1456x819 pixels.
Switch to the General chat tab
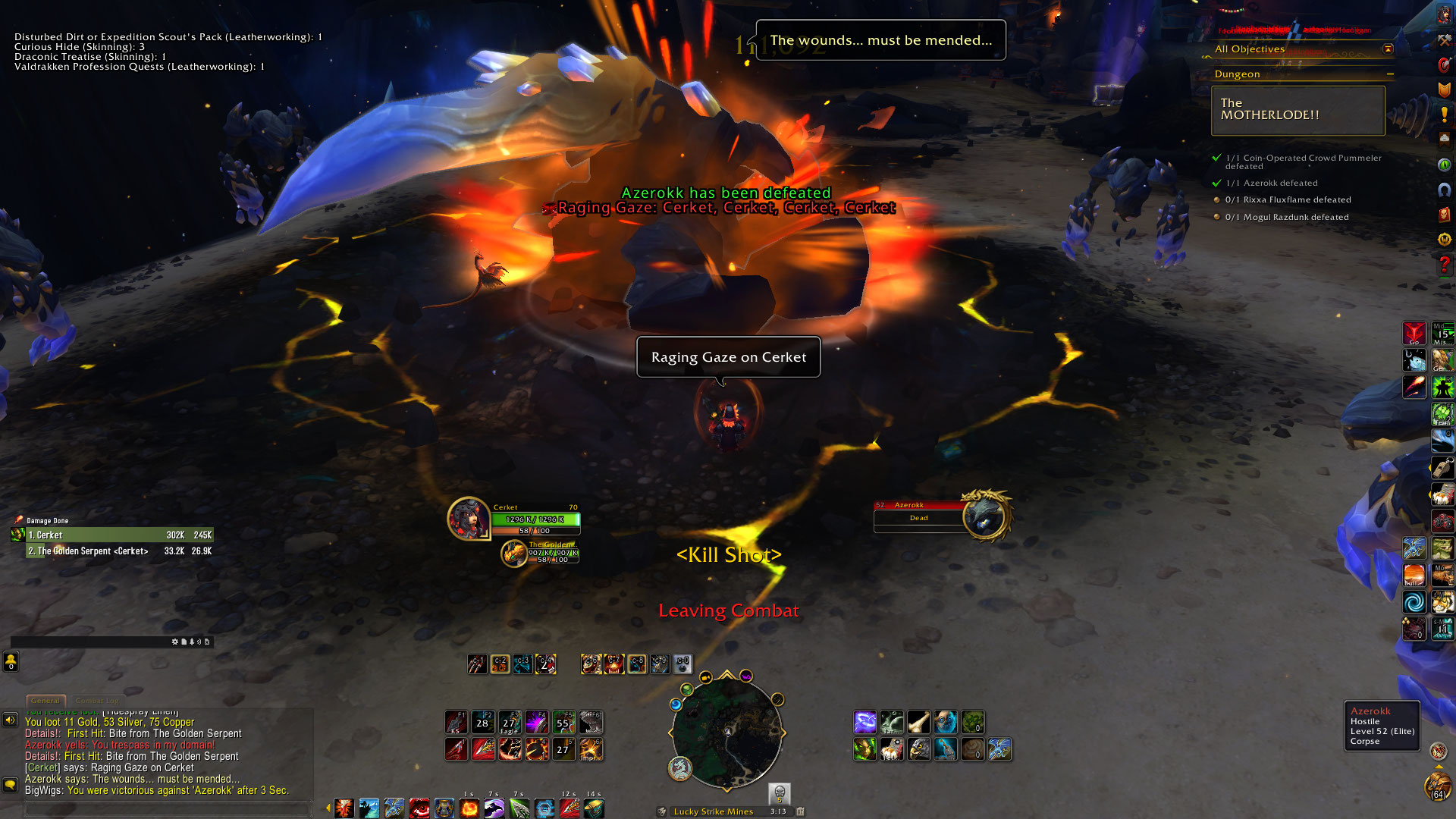coord(45,701)
